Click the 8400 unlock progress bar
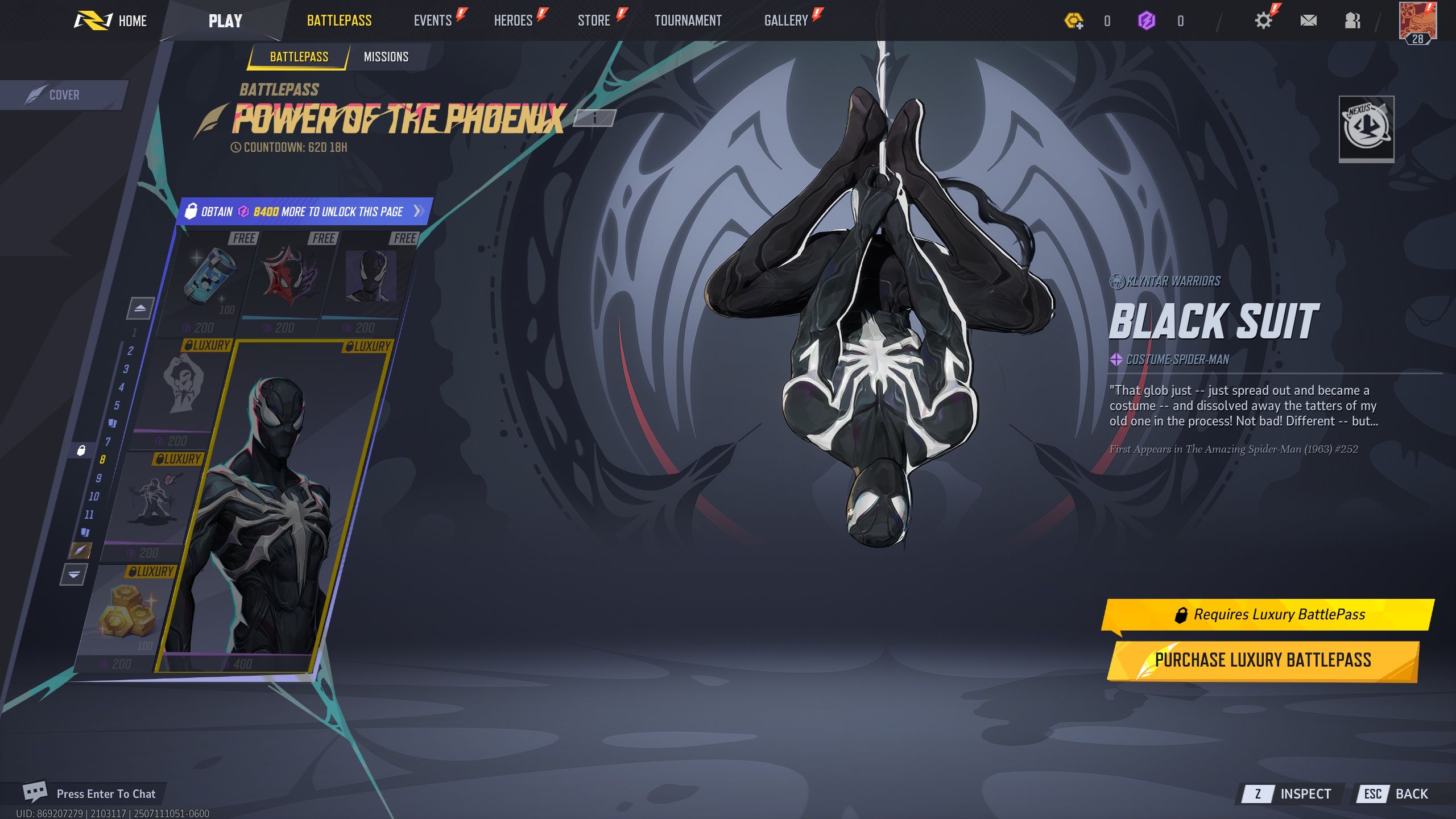This screenshot has height=819, width=1456. (301, 211)
